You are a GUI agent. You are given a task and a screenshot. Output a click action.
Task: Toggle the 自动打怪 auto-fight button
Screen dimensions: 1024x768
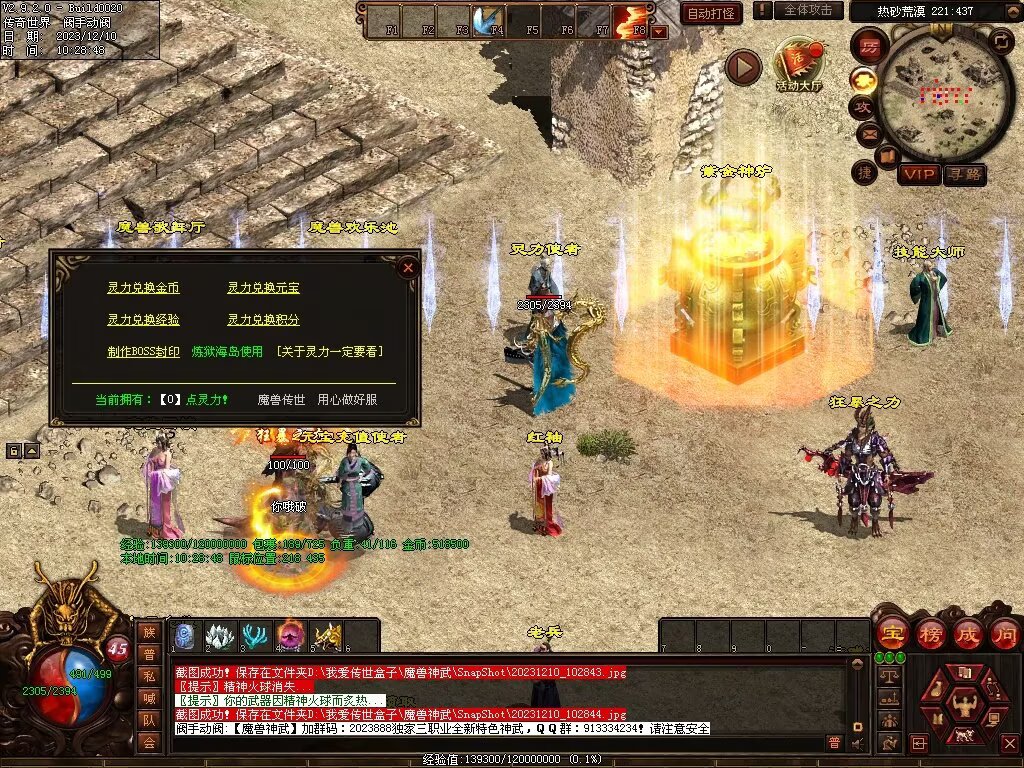pos(711,13)
